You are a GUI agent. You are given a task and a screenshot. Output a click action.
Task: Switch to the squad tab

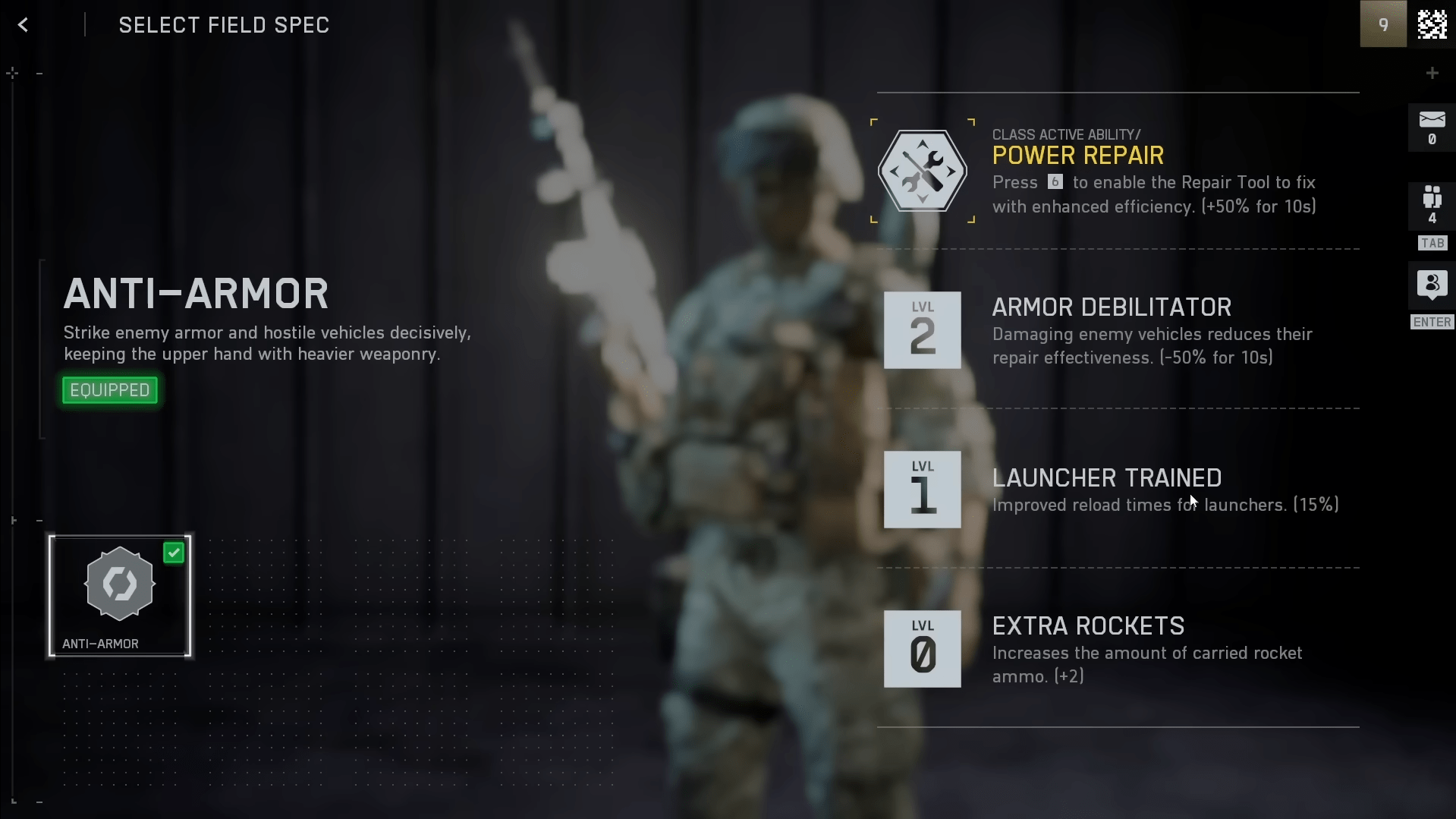pyautogui.click(x=1432, y=220)
